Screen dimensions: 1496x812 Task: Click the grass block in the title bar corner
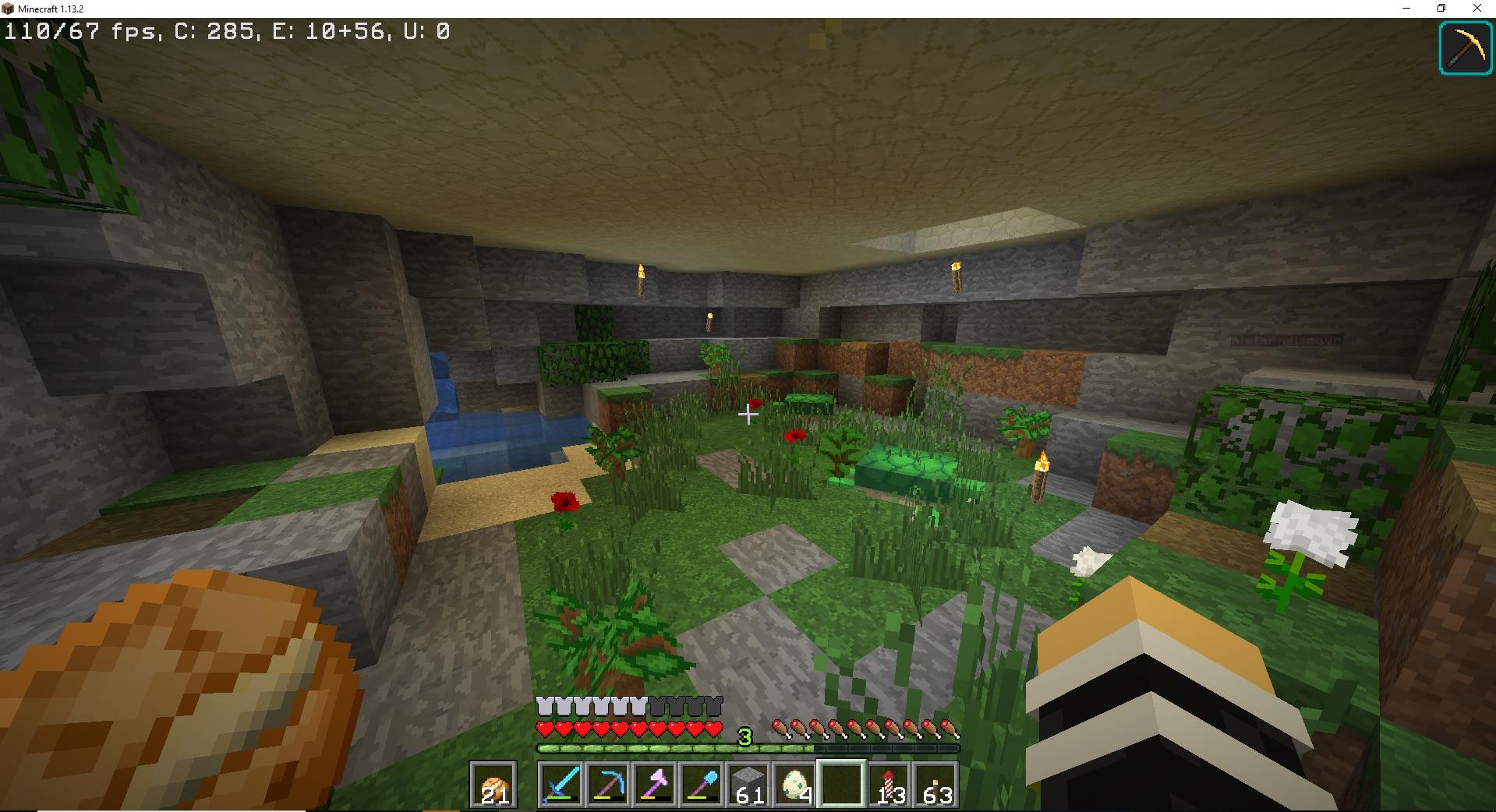8,9
